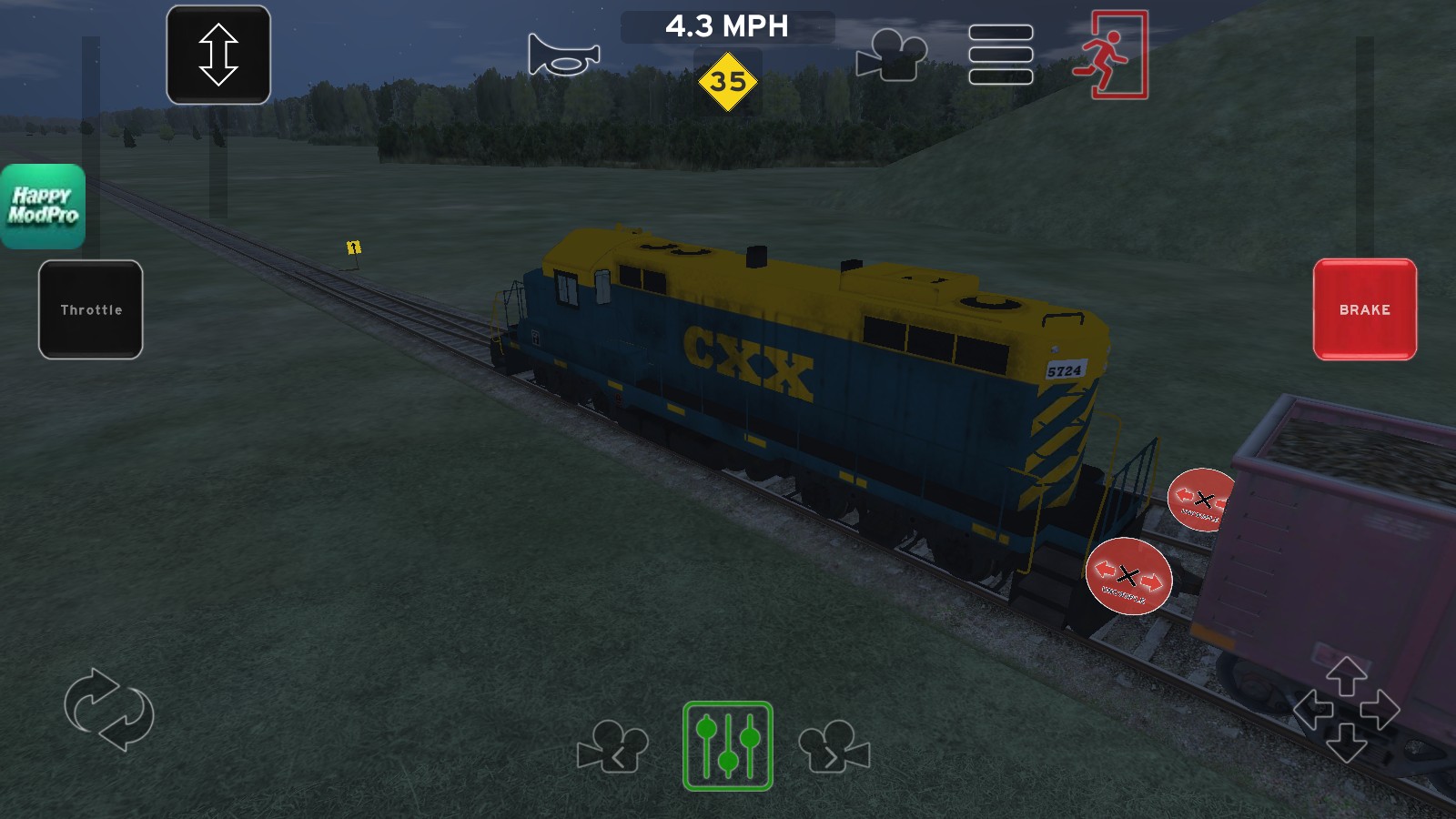Switch to the previous camera
This screenshot has width=1456, height=819.
click(x=612, y=746)
